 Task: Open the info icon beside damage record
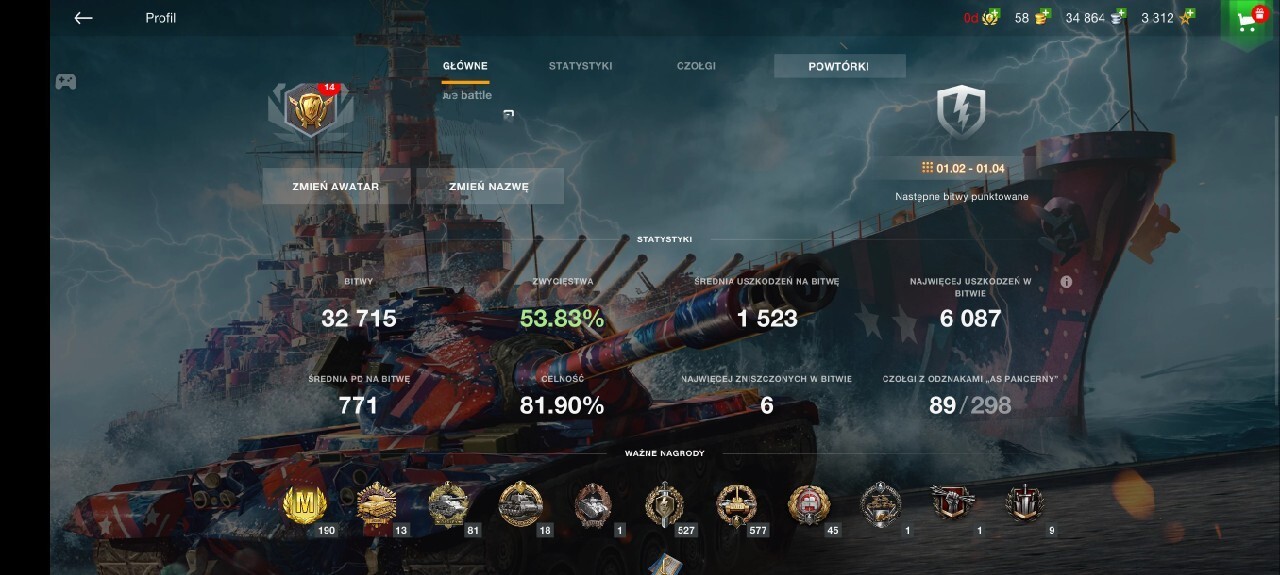[1066, 282]
